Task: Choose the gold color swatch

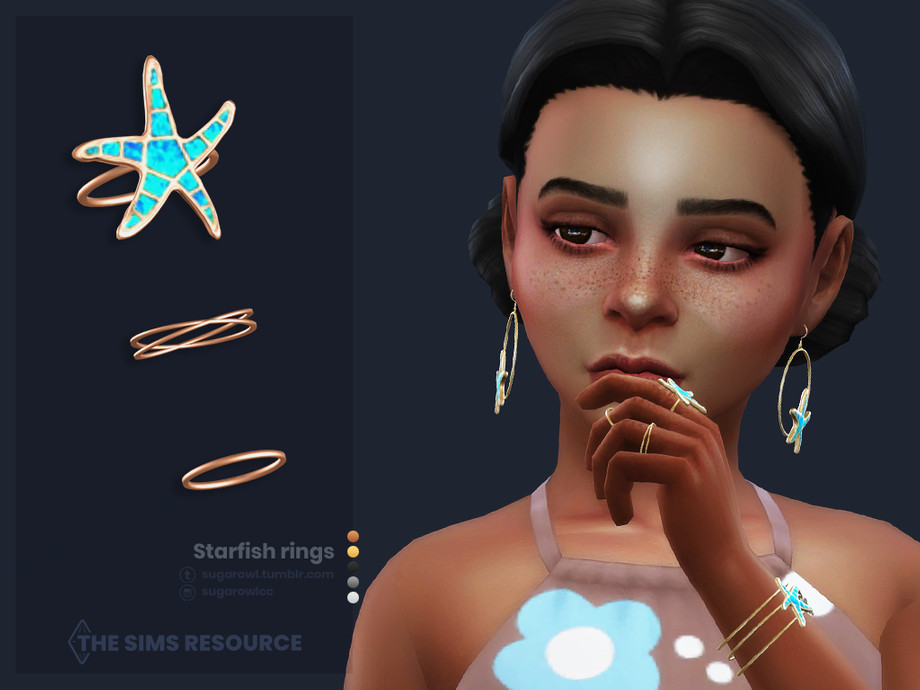Action: coord(352,551)
